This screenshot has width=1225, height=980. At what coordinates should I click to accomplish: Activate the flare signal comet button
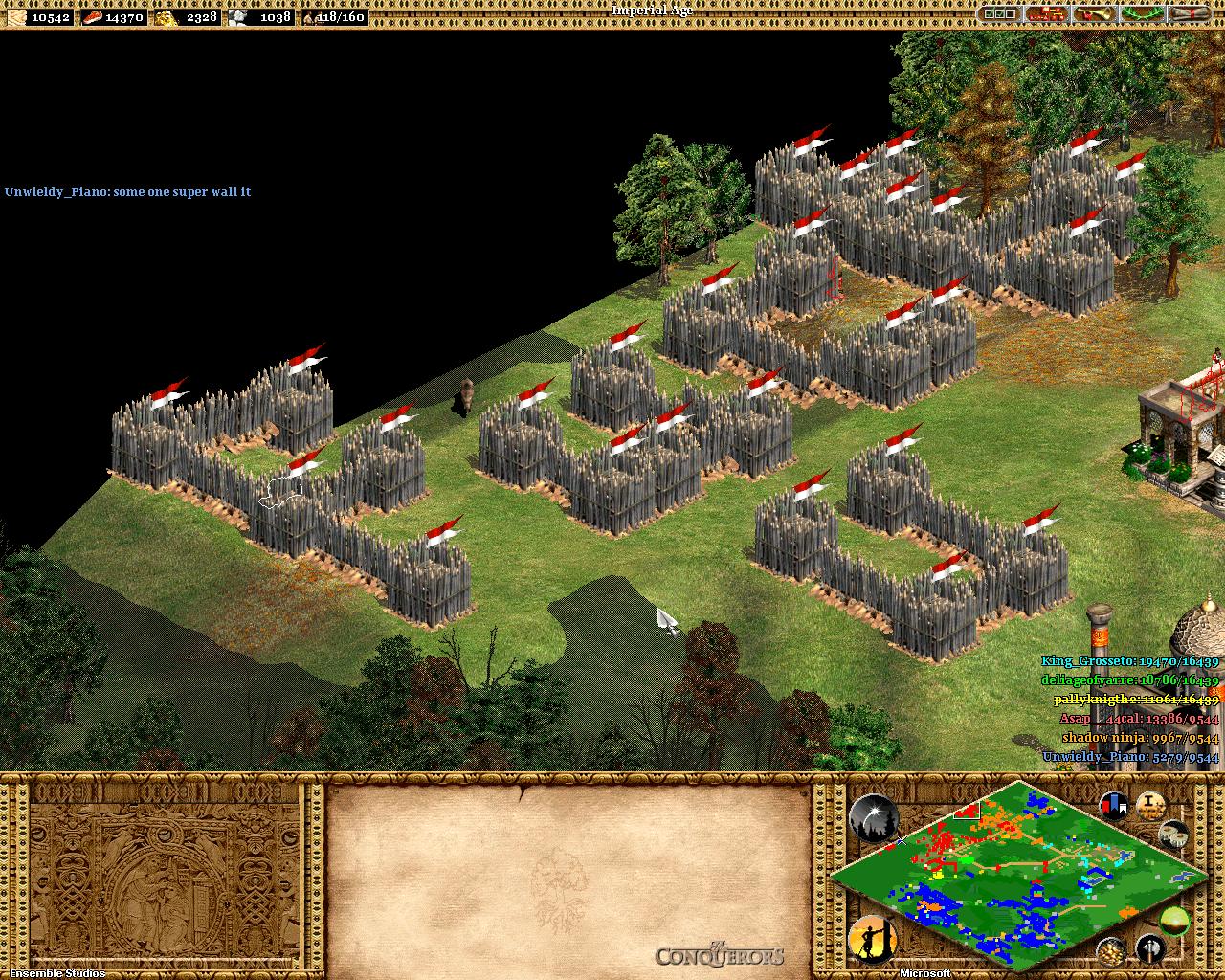click(x=873, y=818)
